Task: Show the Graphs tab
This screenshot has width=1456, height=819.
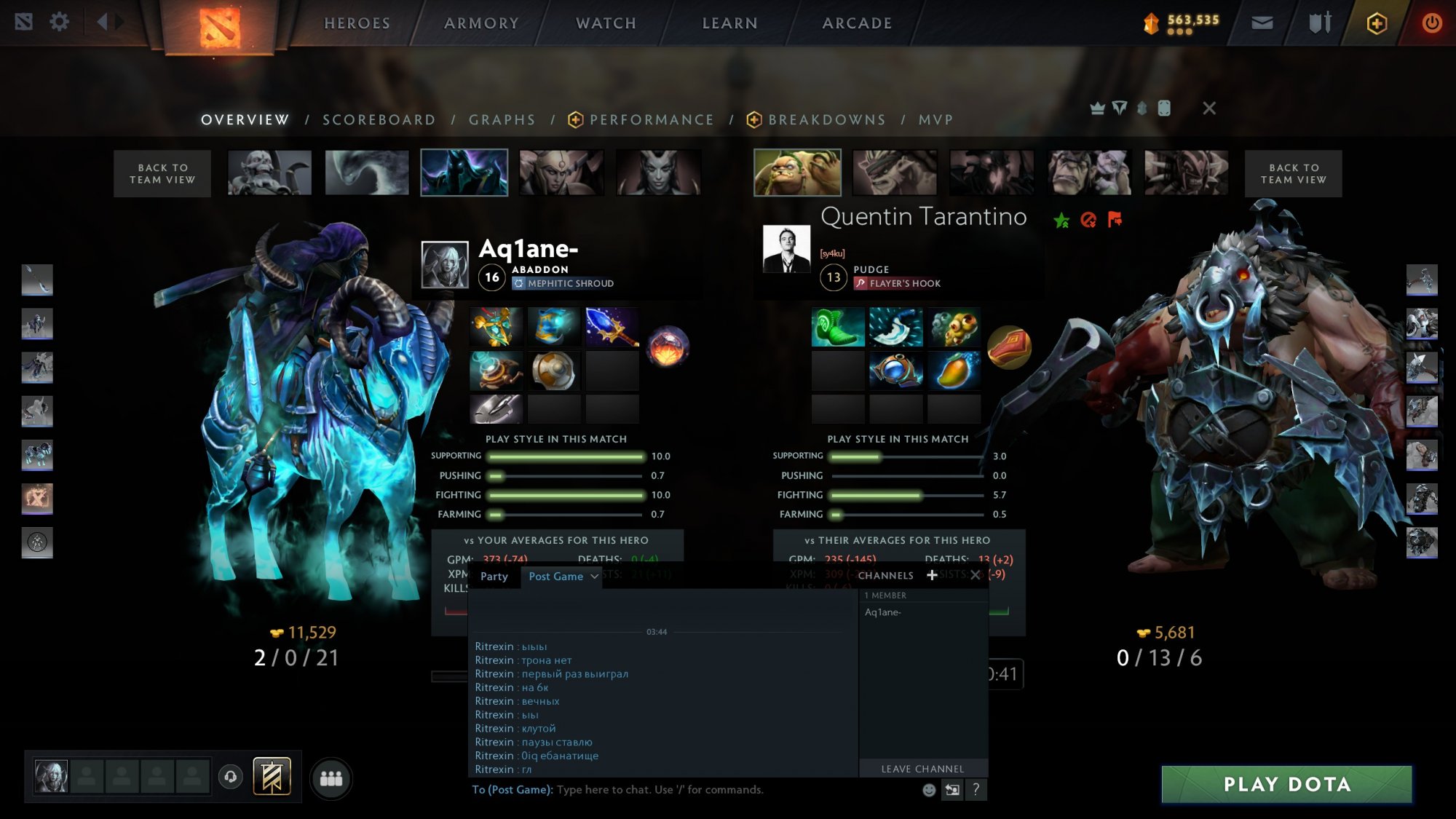Action: click(x=502, y=120)
